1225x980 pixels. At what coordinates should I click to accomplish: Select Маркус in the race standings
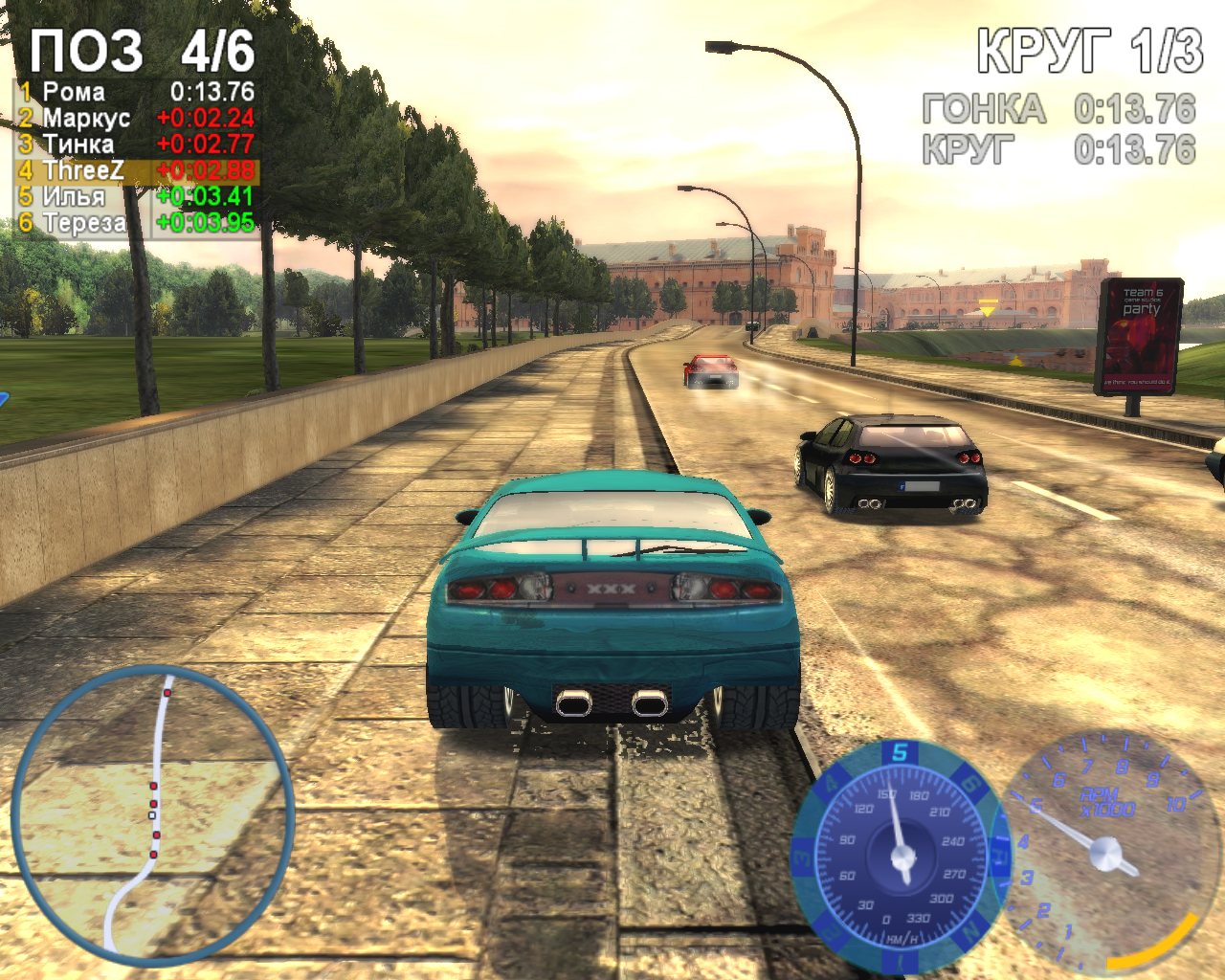pos(136,118)
